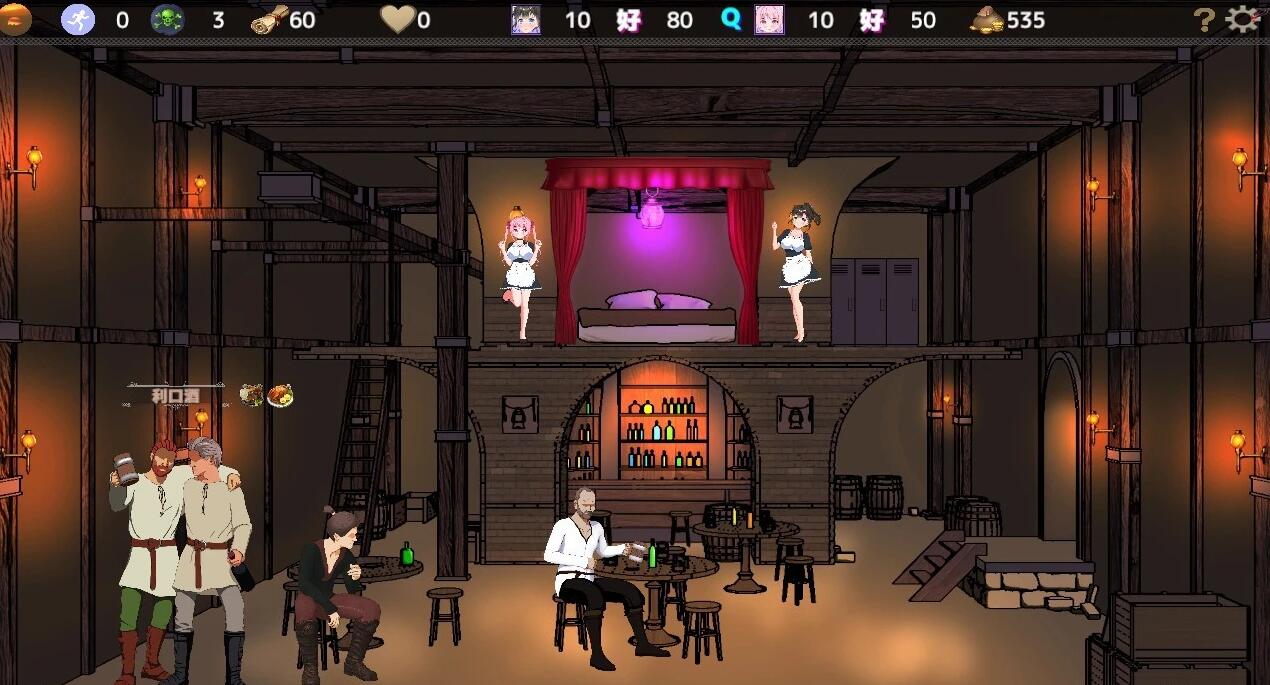Click the 利口酒 drink order label
Screen dimensions: 1270x685
[175, 396]
